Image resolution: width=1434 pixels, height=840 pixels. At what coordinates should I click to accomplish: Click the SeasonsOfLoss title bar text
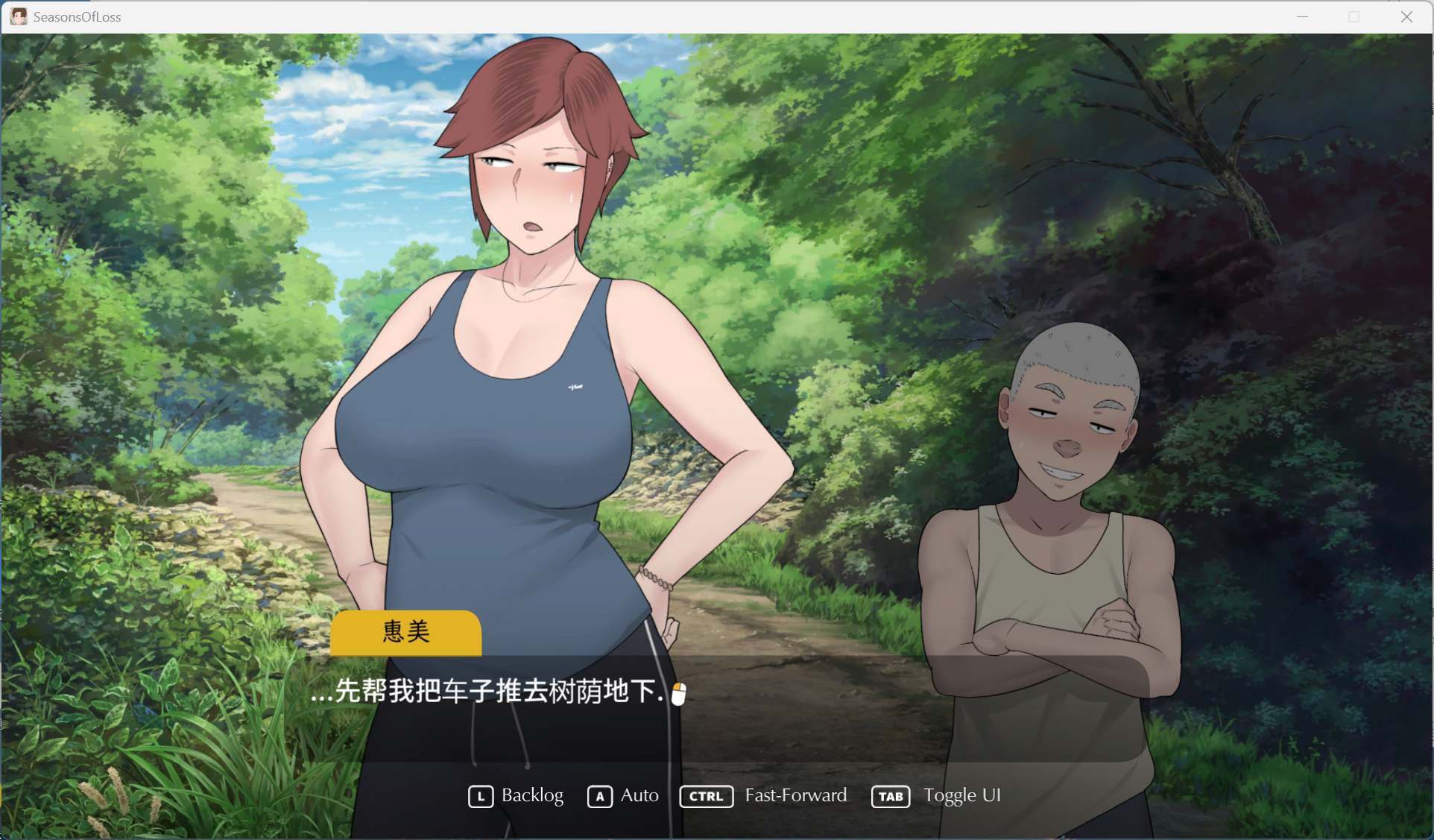coord(77,16)
